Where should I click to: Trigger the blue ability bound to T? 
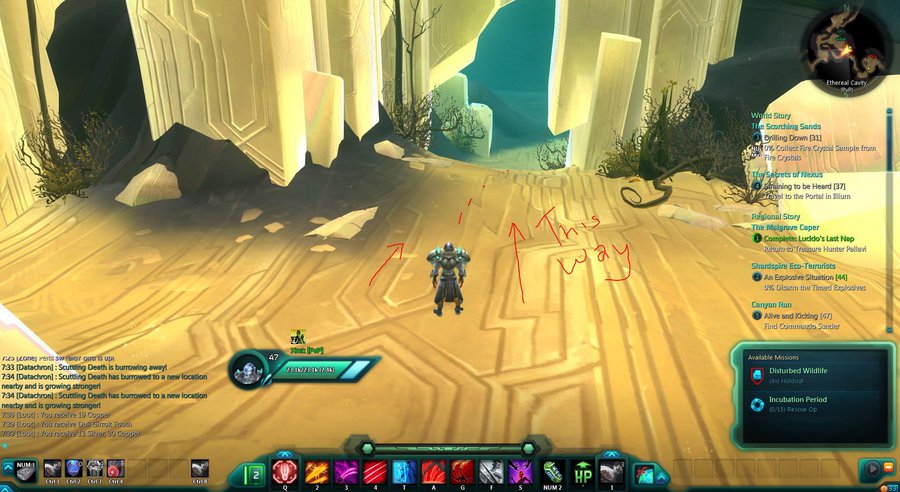click(x=405, y=471)
